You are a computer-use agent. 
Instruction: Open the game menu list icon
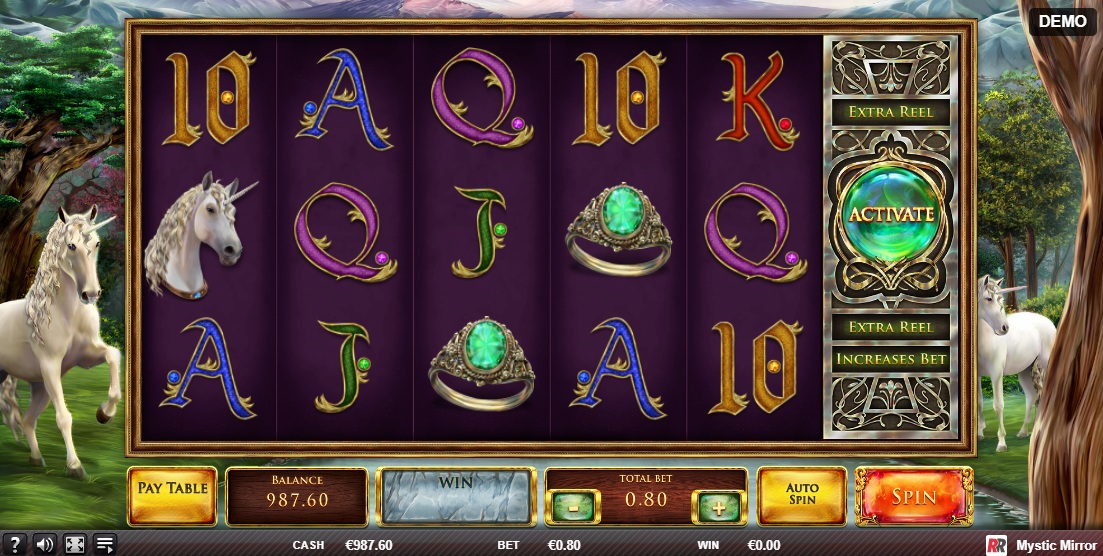[105, 545]
